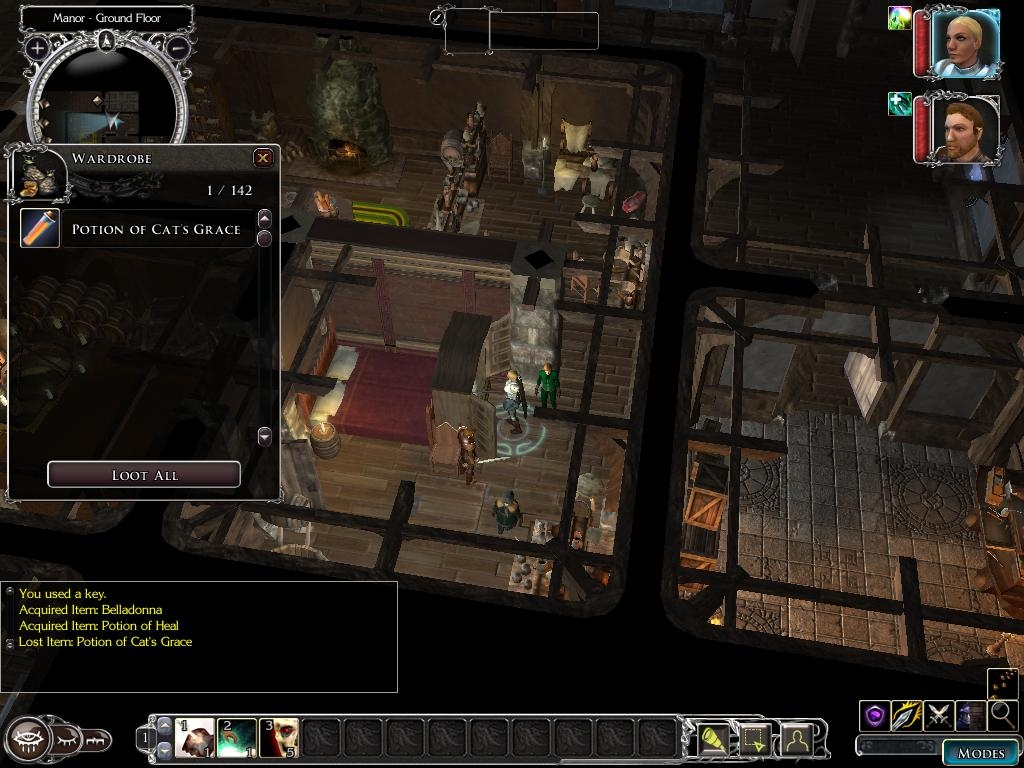Activate hotbar slot 2 ability
Viewport: 1024px width, 768px height.
coord(238,739)
